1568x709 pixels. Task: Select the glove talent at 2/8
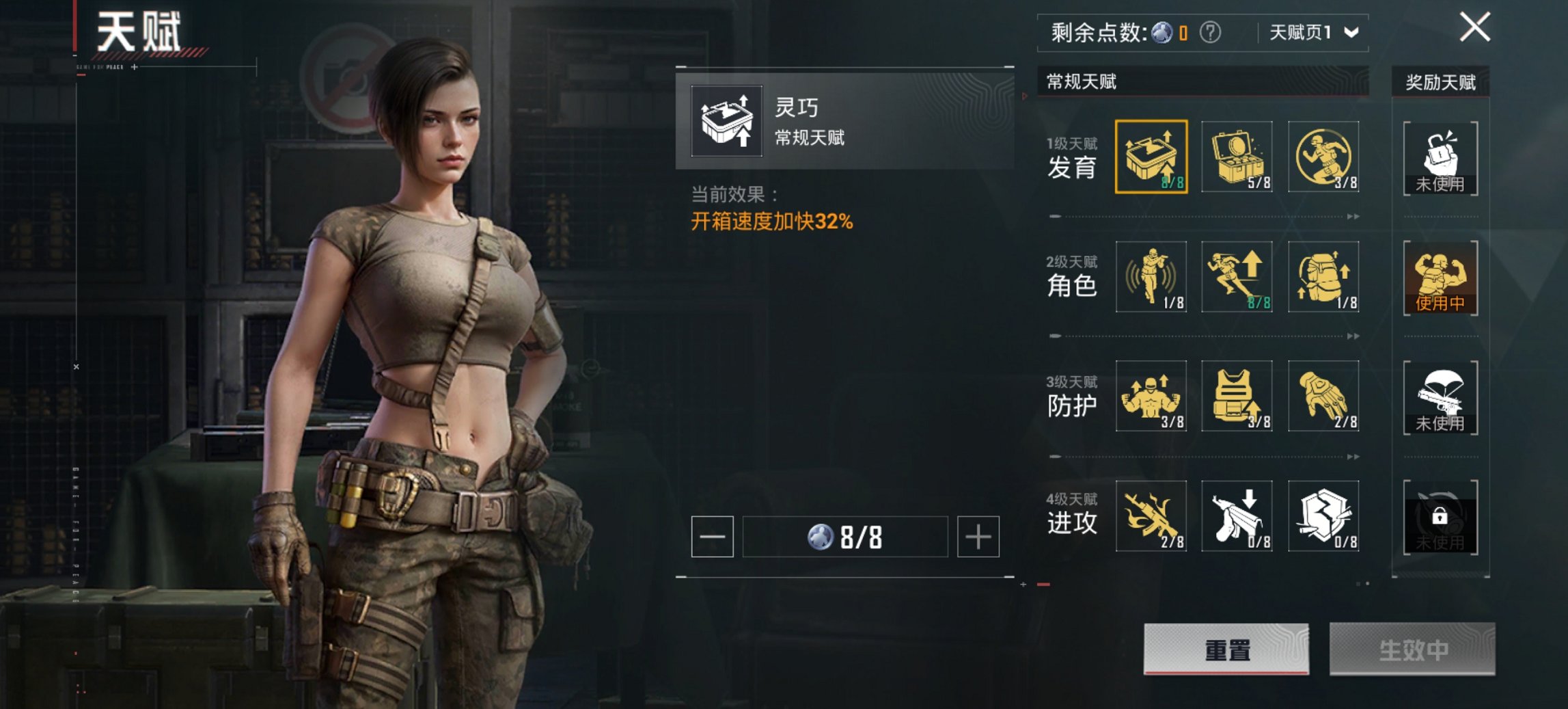pyautogui.click(x=1323, y=396)
